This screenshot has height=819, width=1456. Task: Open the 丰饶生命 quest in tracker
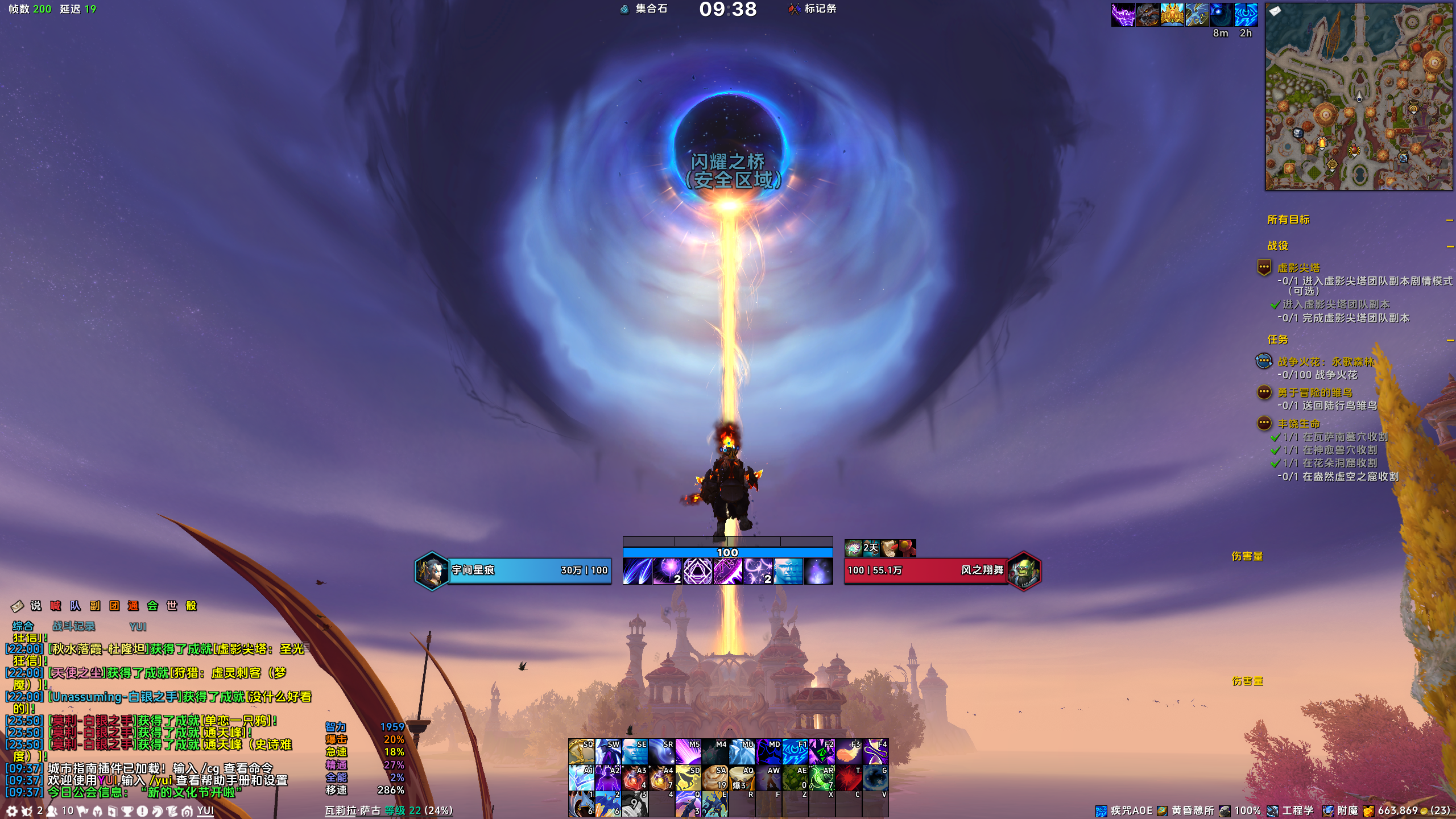pos(1298,424)
